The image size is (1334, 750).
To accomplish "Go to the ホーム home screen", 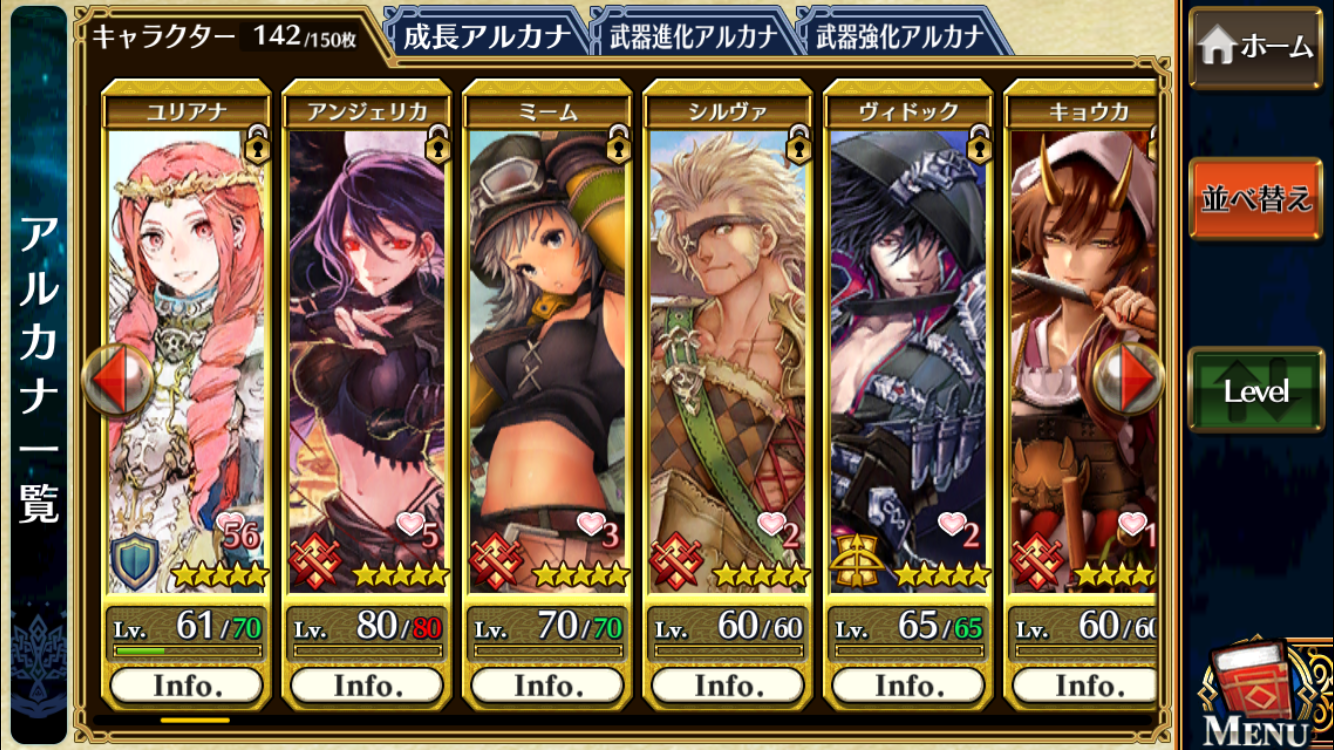I will pos(1255,47).
